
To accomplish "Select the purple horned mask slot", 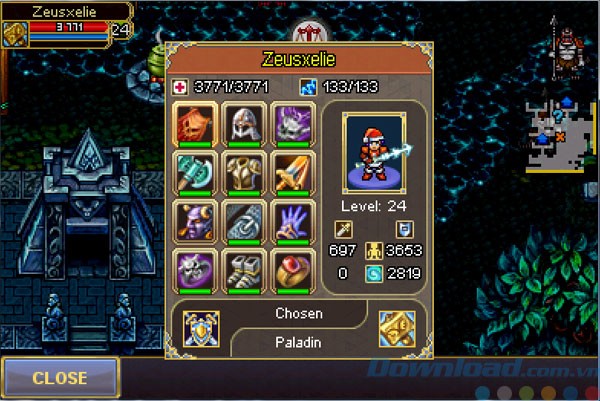I will coord(196,222).
